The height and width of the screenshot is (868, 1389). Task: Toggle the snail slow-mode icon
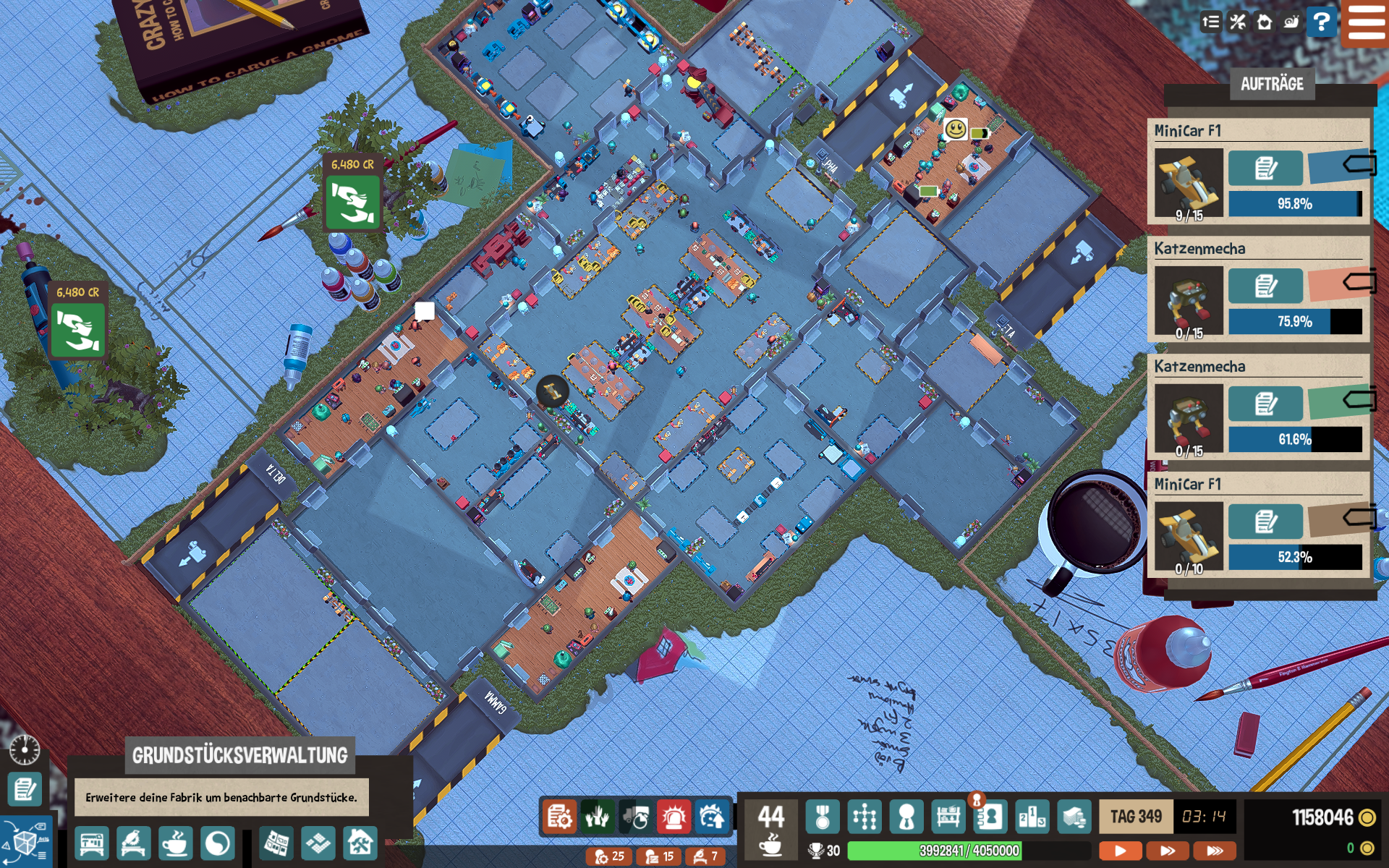coord(1291,22)
